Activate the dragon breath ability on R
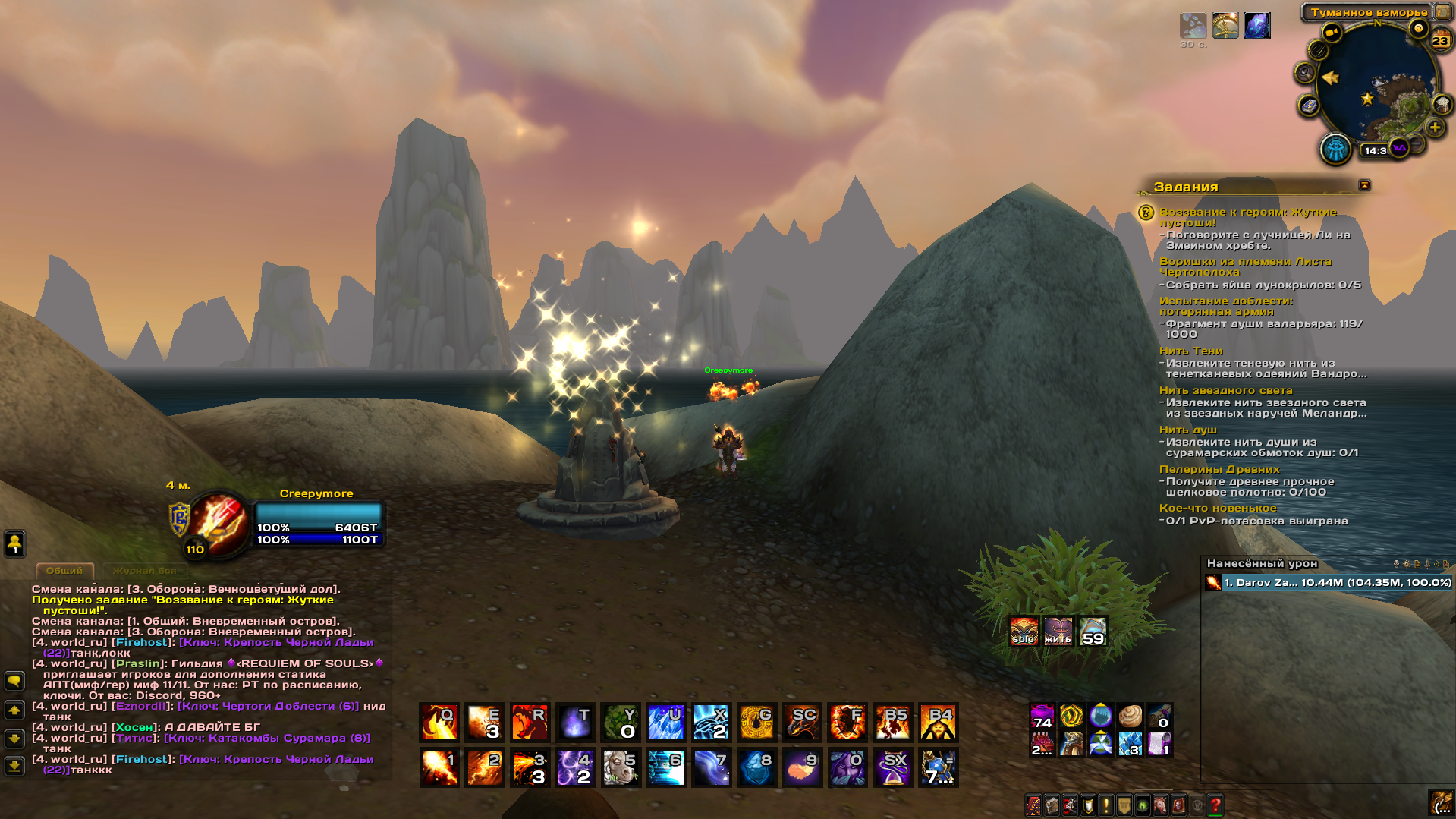 [x=530, y=723]
